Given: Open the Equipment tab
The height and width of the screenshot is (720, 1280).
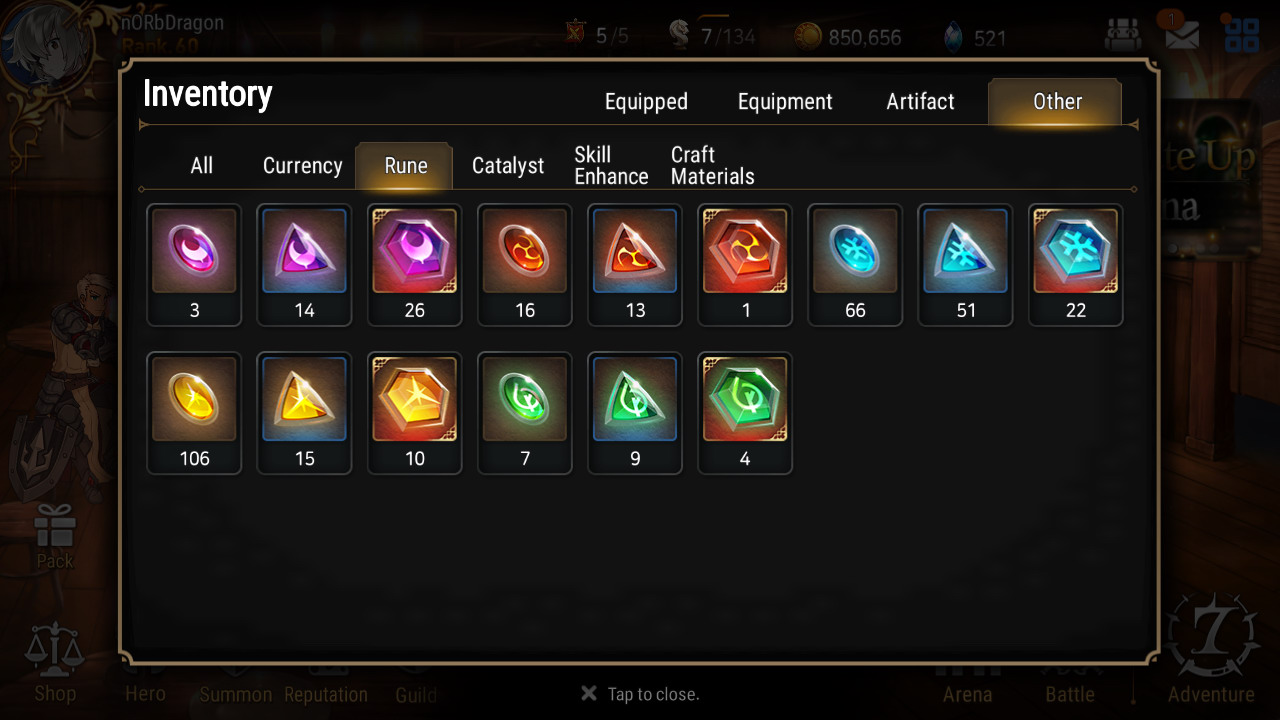Looking at the screenshot, I should click(x=785, y=102).
